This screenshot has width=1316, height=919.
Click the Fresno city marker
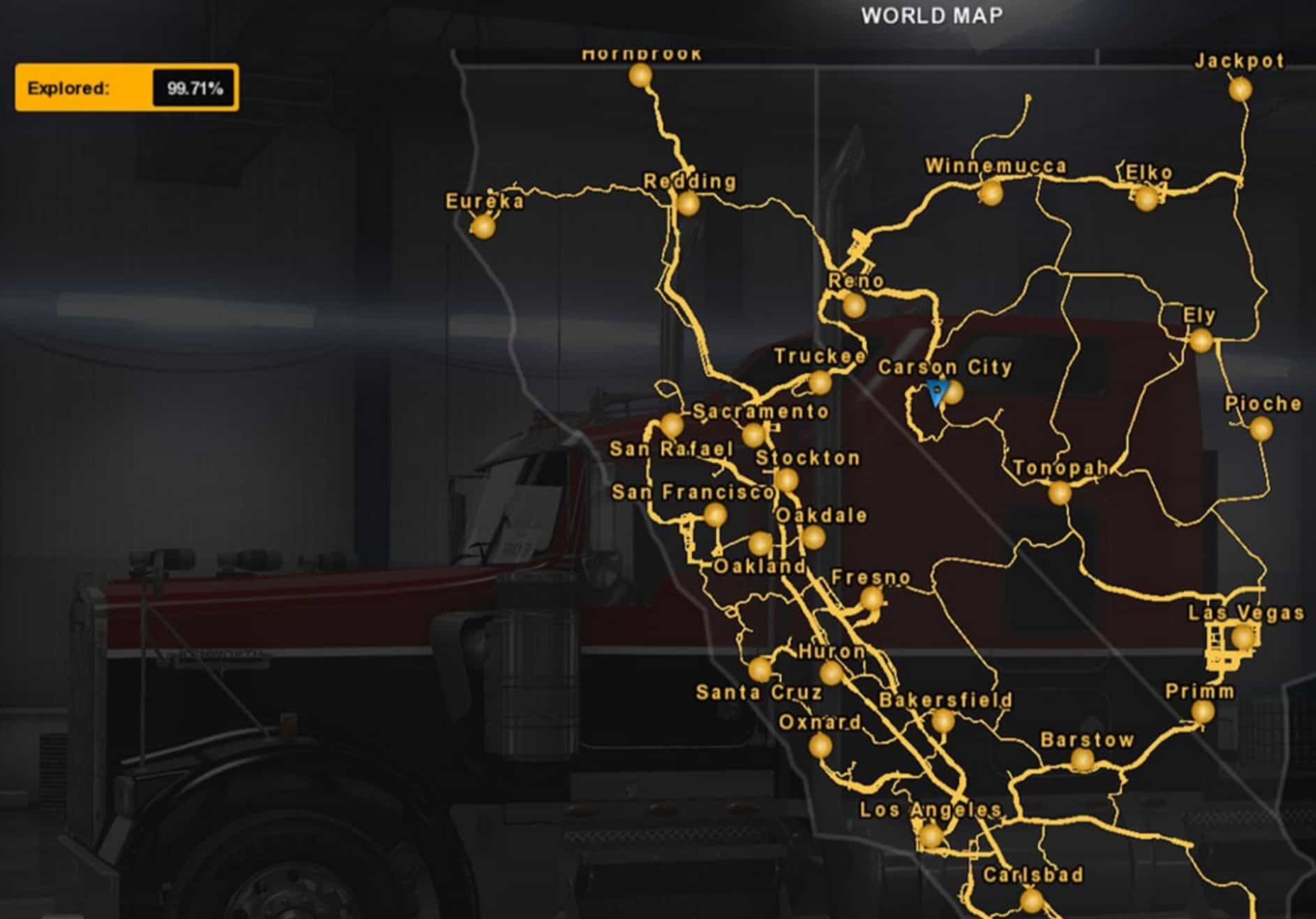[871, 598]
